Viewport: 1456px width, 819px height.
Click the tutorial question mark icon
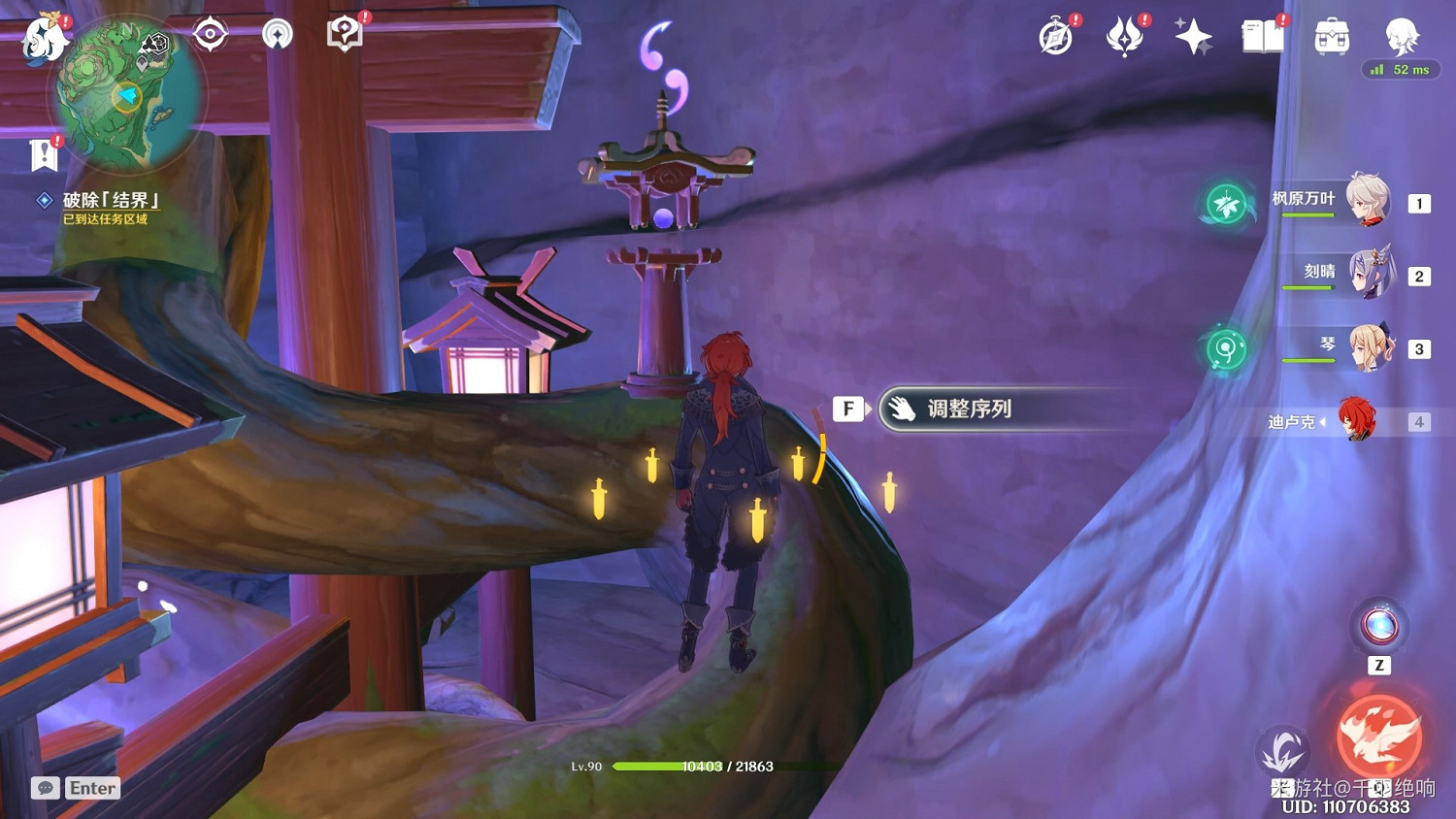[x=346, y=32]
